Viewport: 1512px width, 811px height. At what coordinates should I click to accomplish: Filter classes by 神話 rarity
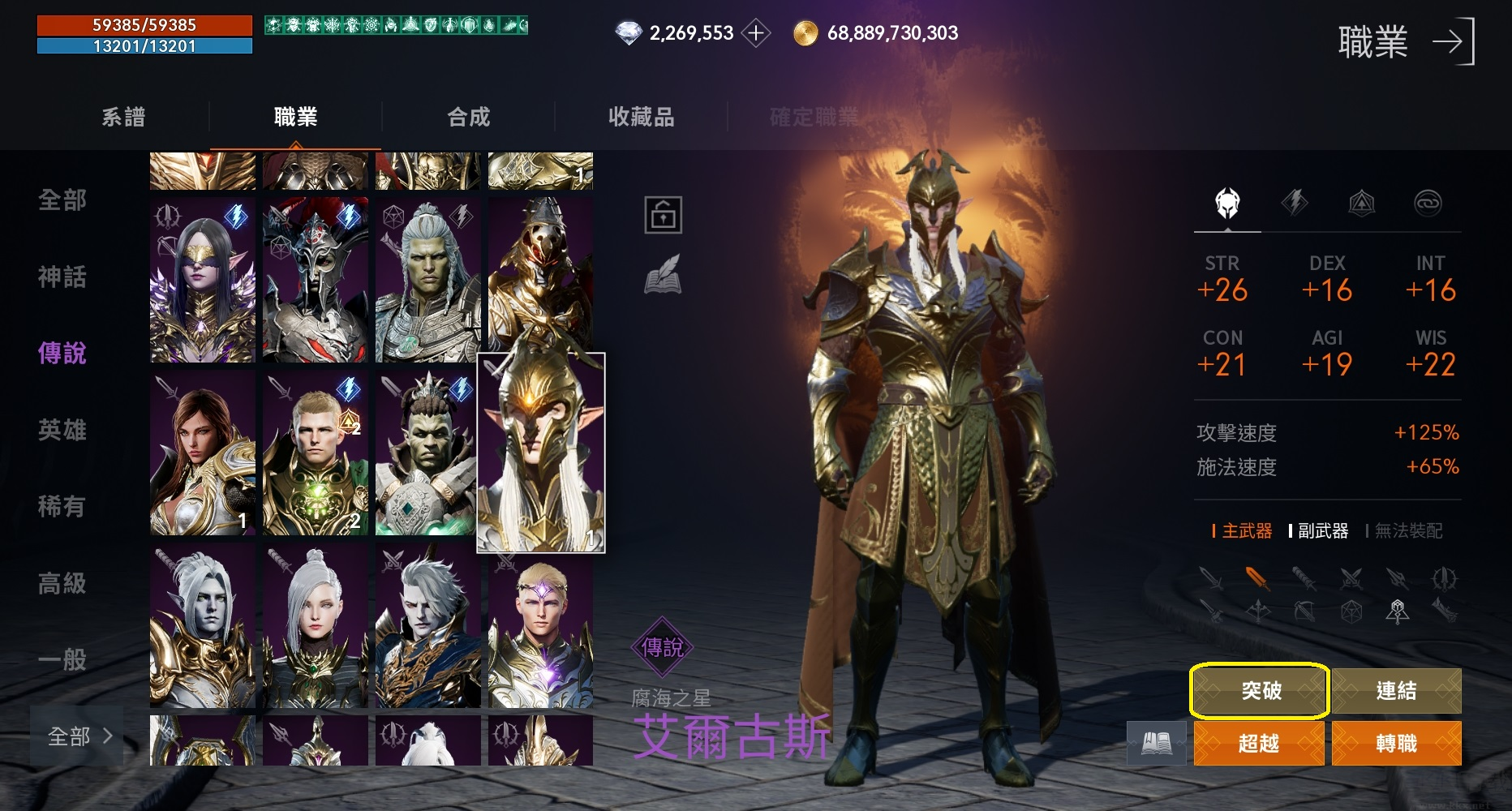(62, 277)
